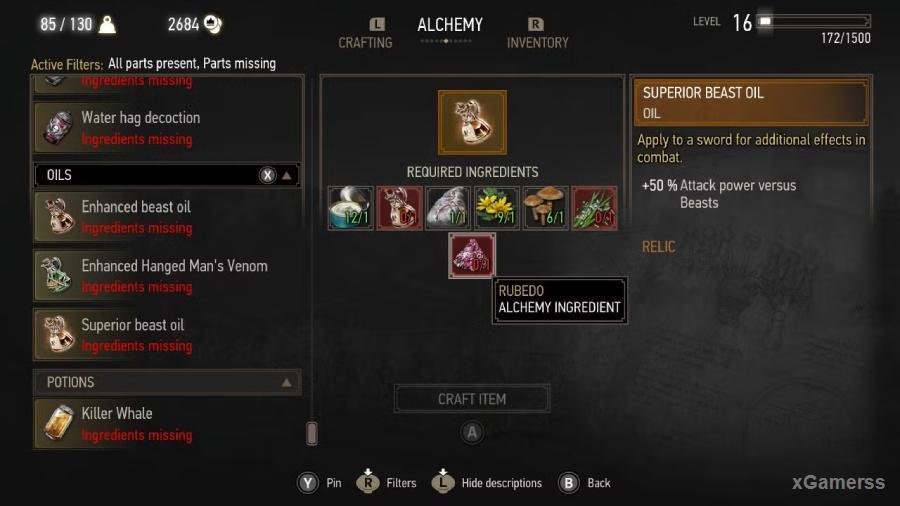Screen dimensions: 900x506
Task: Collapse the Potions category header
Action: pos(287,382)
